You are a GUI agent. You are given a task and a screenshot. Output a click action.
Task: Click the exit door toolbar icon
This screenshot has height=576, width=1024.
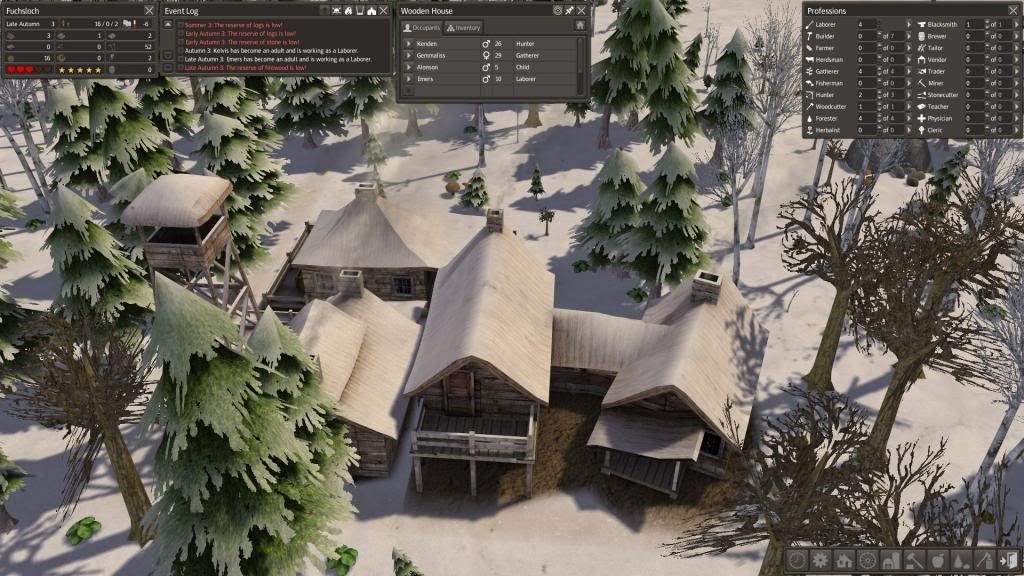[1008, 561]
